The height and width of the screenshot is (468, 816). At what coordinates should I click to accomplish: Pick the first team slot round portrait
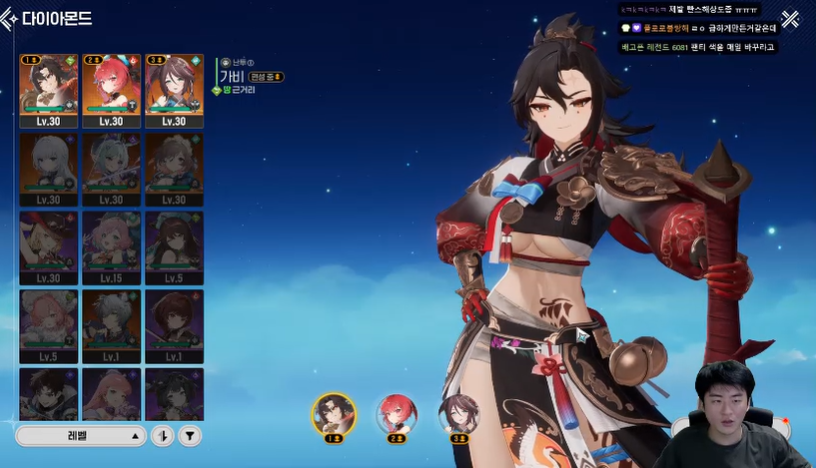tap(333, 413)
